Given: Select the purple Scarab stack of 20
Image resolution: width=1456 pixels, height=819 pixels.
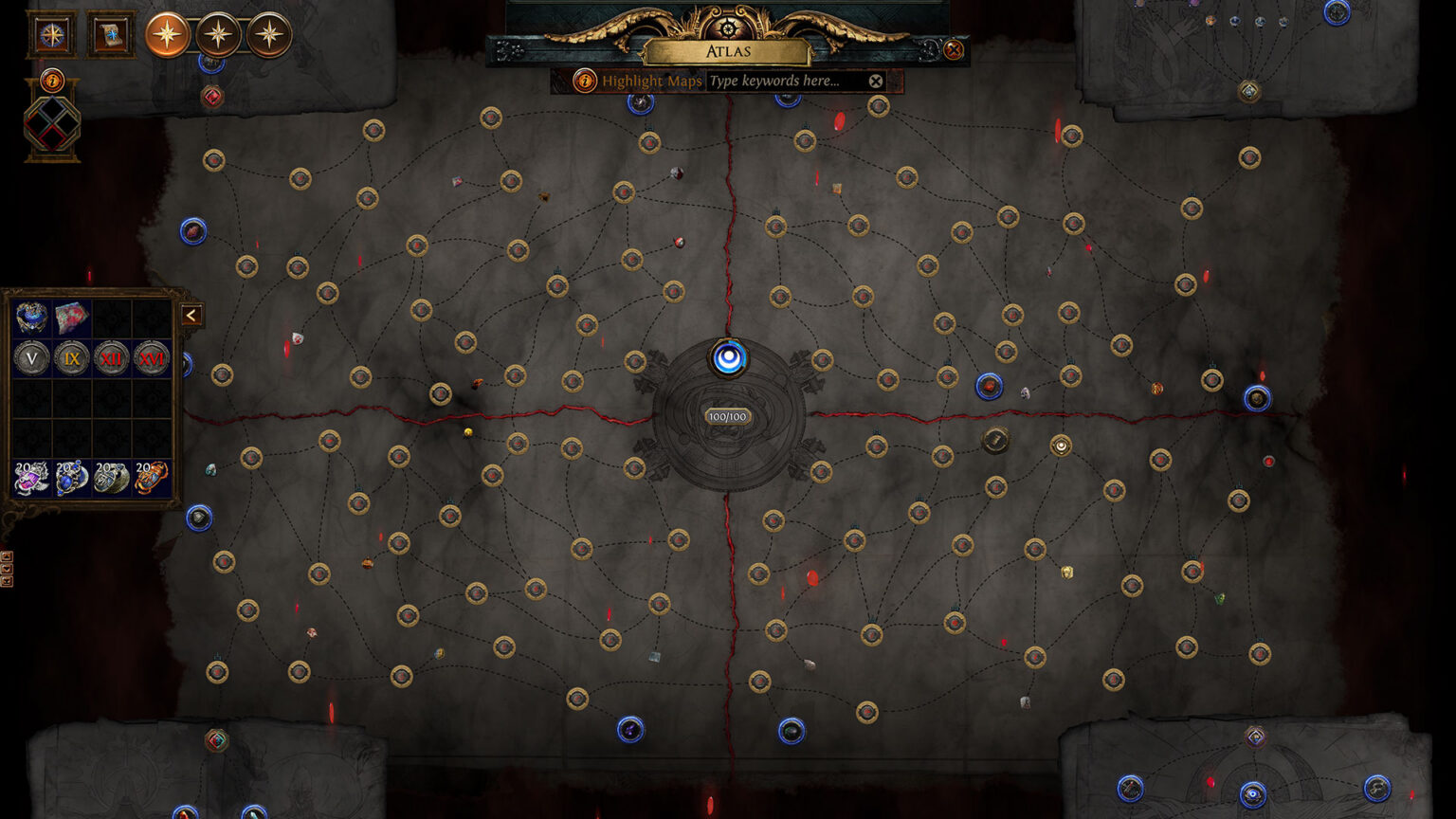Looking at the screenshot, I should click(31, 480).
